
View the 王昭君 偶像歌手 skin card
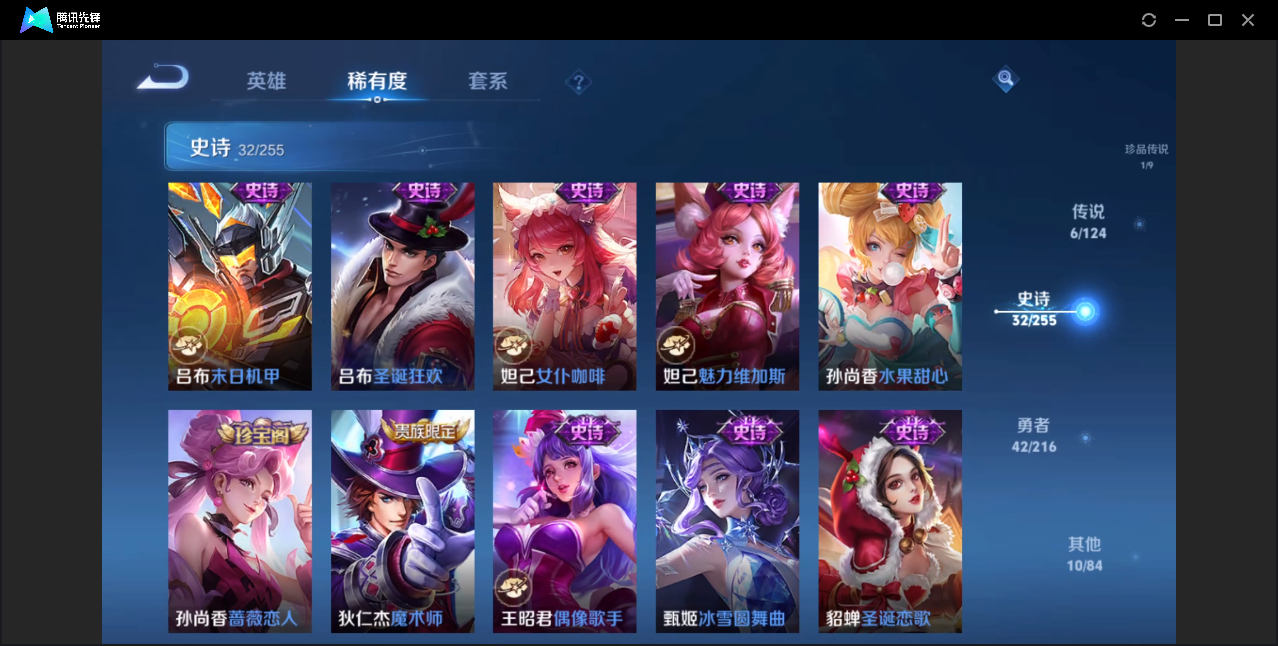(x=565, y=520)
